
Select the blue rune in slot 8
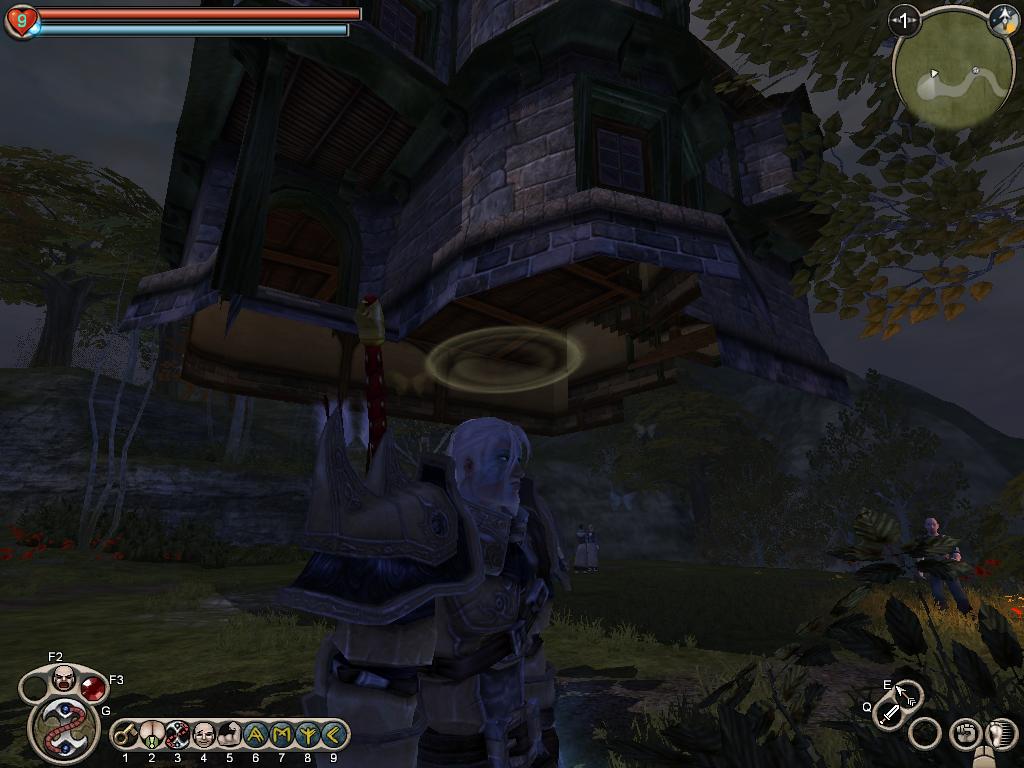coord(307,736)
